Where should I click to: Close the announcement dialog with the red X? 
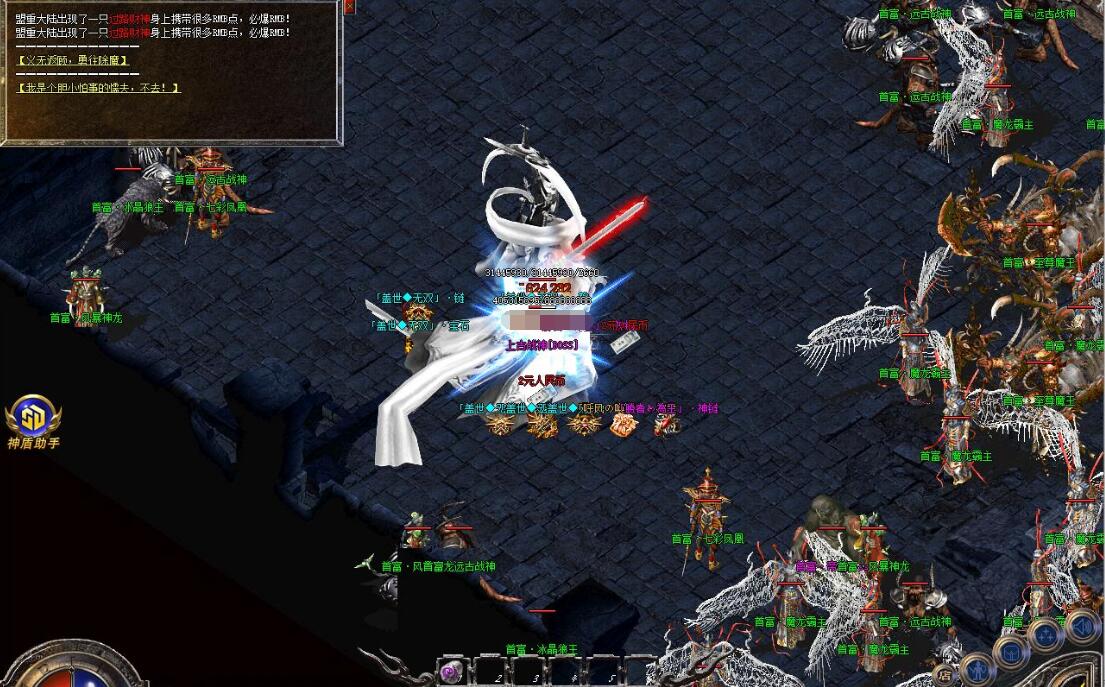(x=349, y=6)
